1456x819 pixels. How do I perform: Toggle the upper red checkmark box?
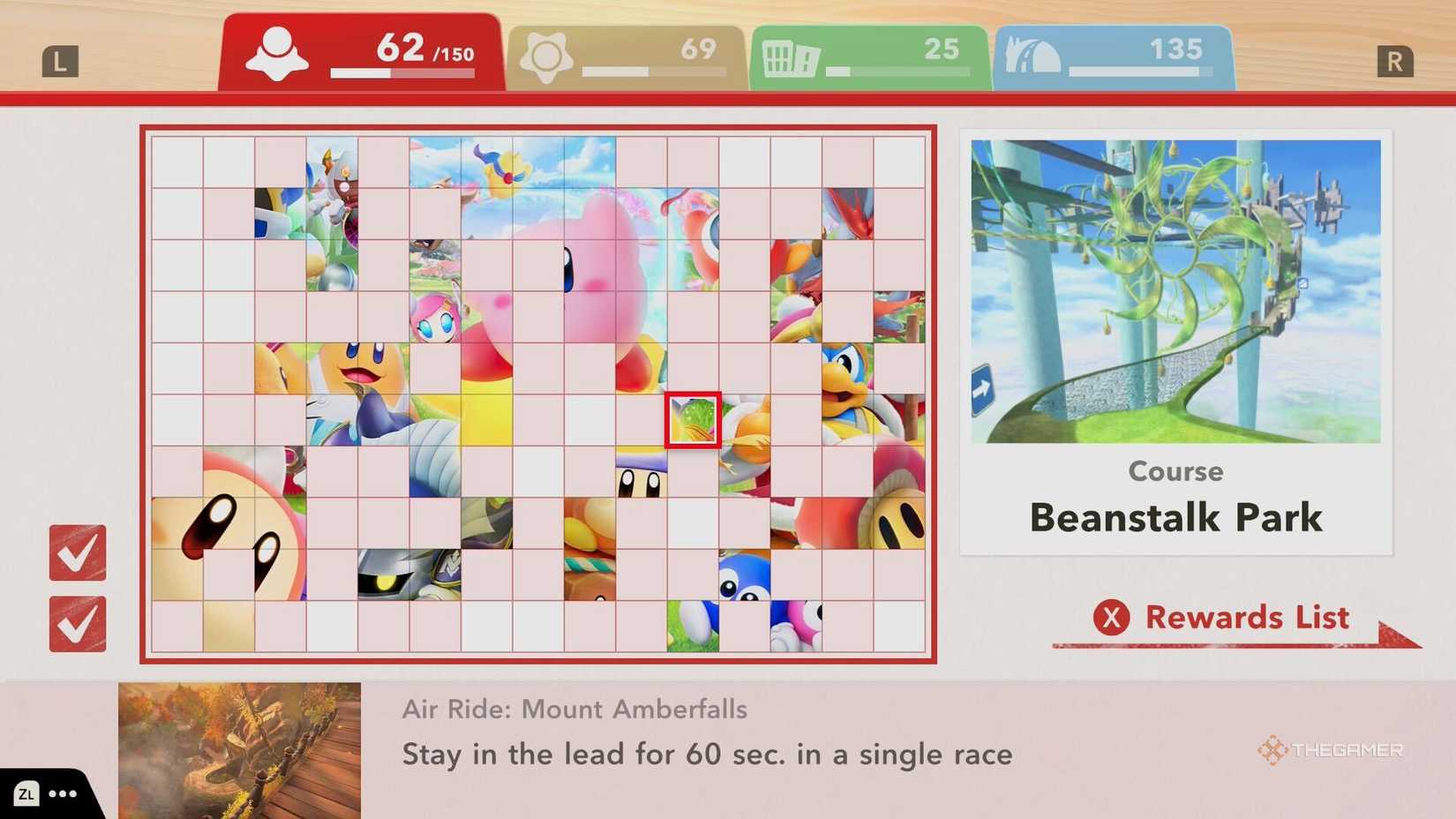click(x=78, y=552)
